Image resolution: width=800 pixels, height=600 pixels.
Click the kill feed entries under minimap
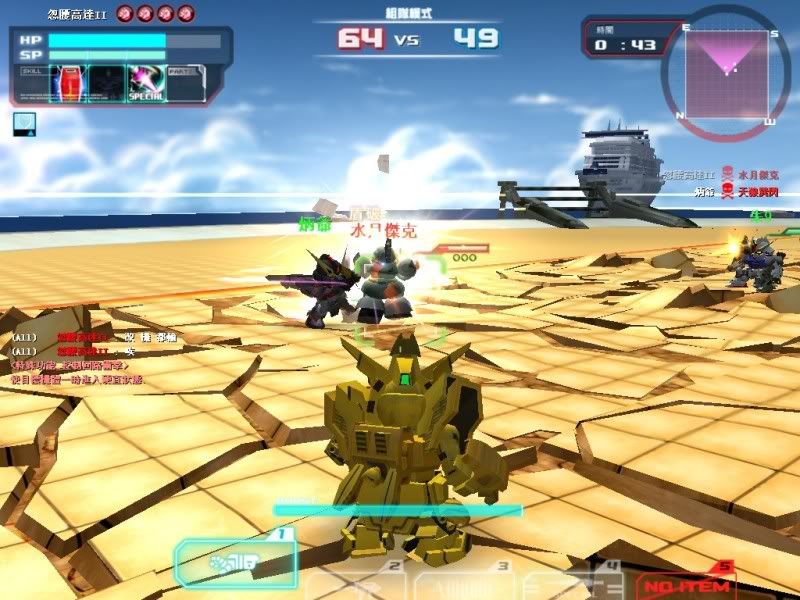pos(727,182)
